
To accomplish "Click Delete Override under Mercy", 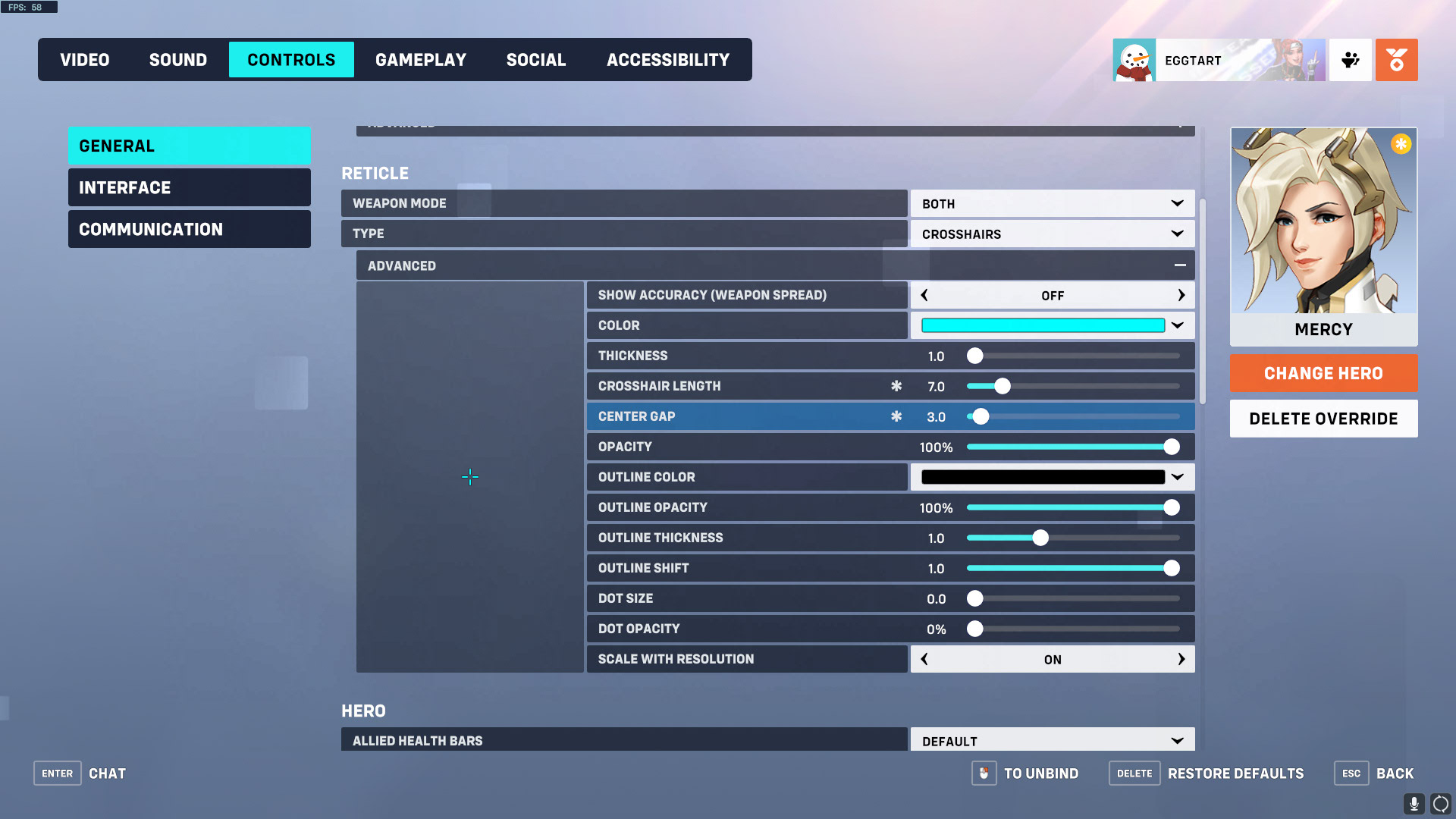I will 1323,418.
